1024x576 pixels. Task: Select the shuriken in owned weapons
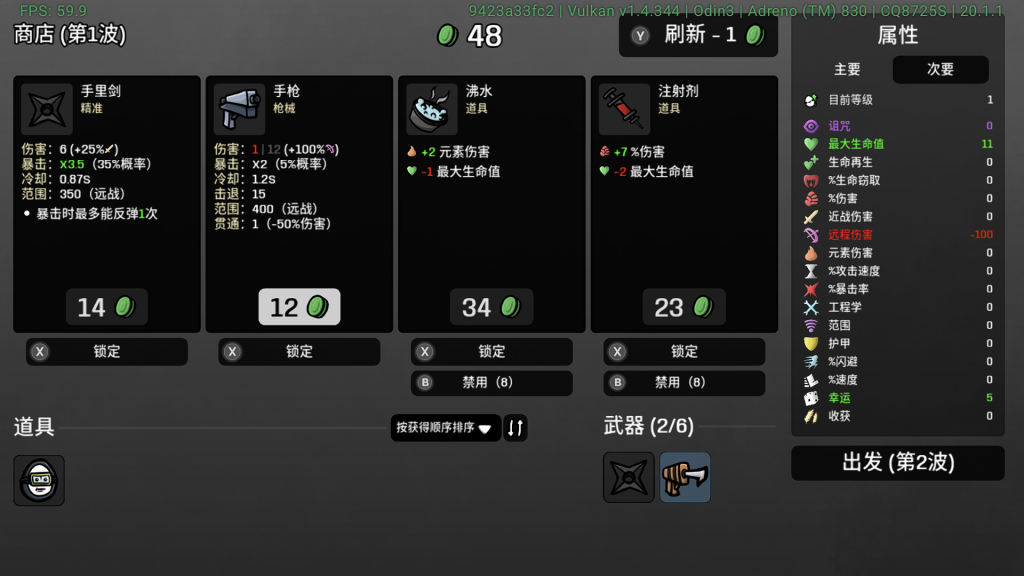pos(629,477)
